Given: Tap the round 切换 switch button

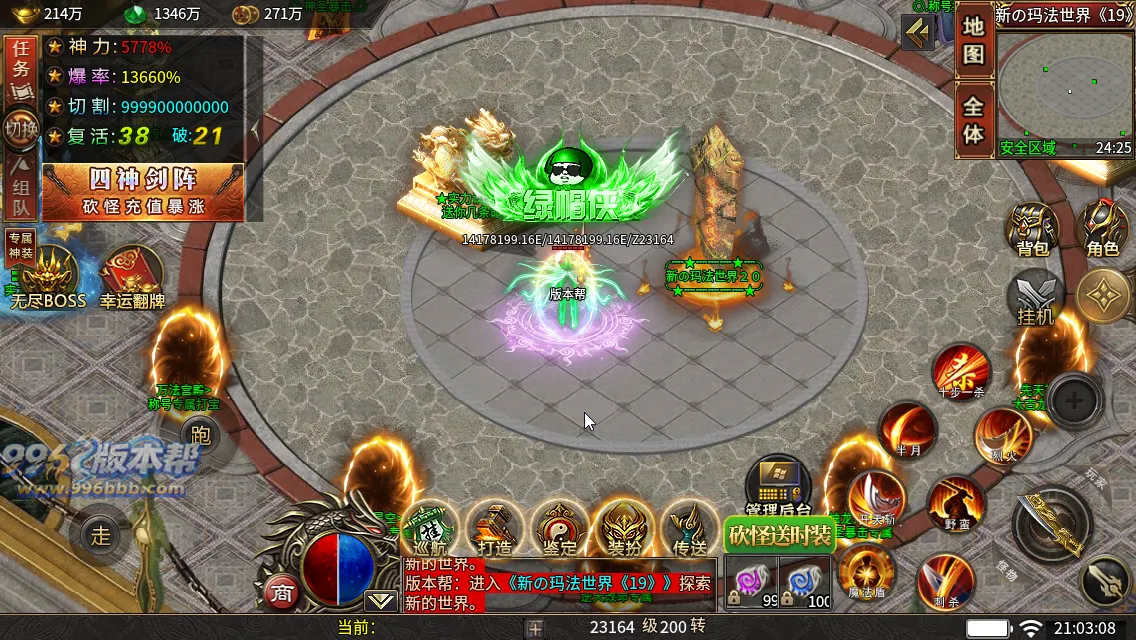Looking at the screenshot, I should [x=21, y=129].
